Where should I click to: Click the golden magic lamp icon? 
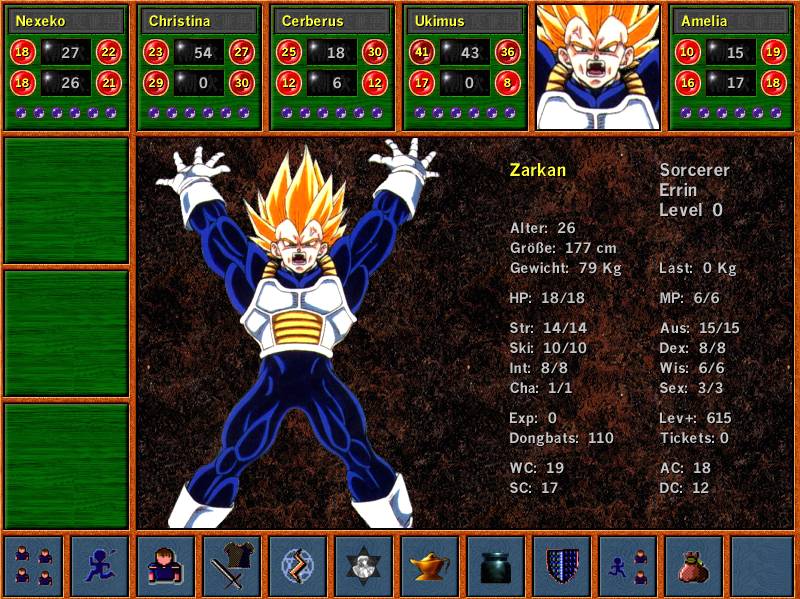[x=430, y=565]
